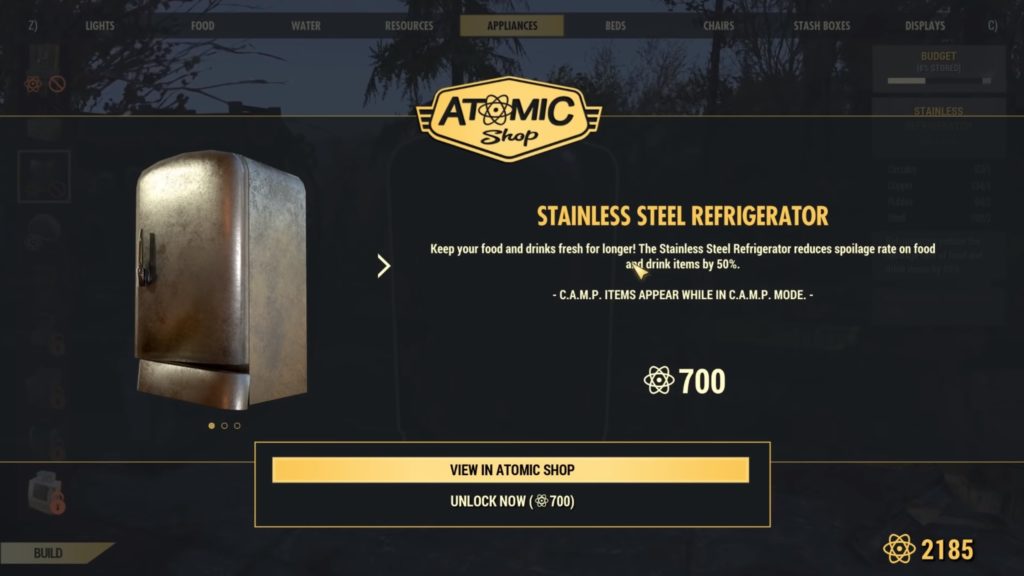Switch to the Lights category tab

(100, 26)
